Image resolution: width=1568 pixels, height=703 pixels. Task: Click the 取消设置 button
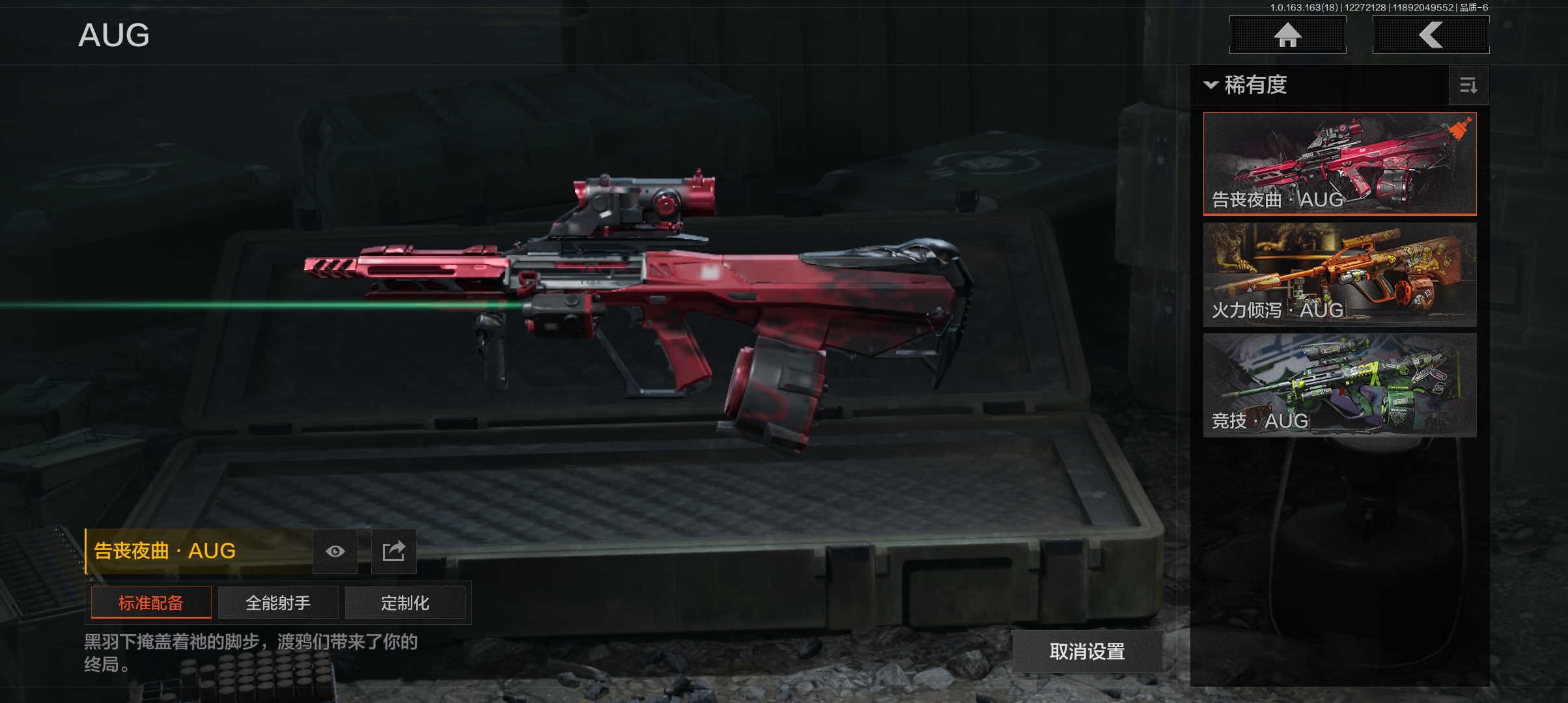(1087, 651)
